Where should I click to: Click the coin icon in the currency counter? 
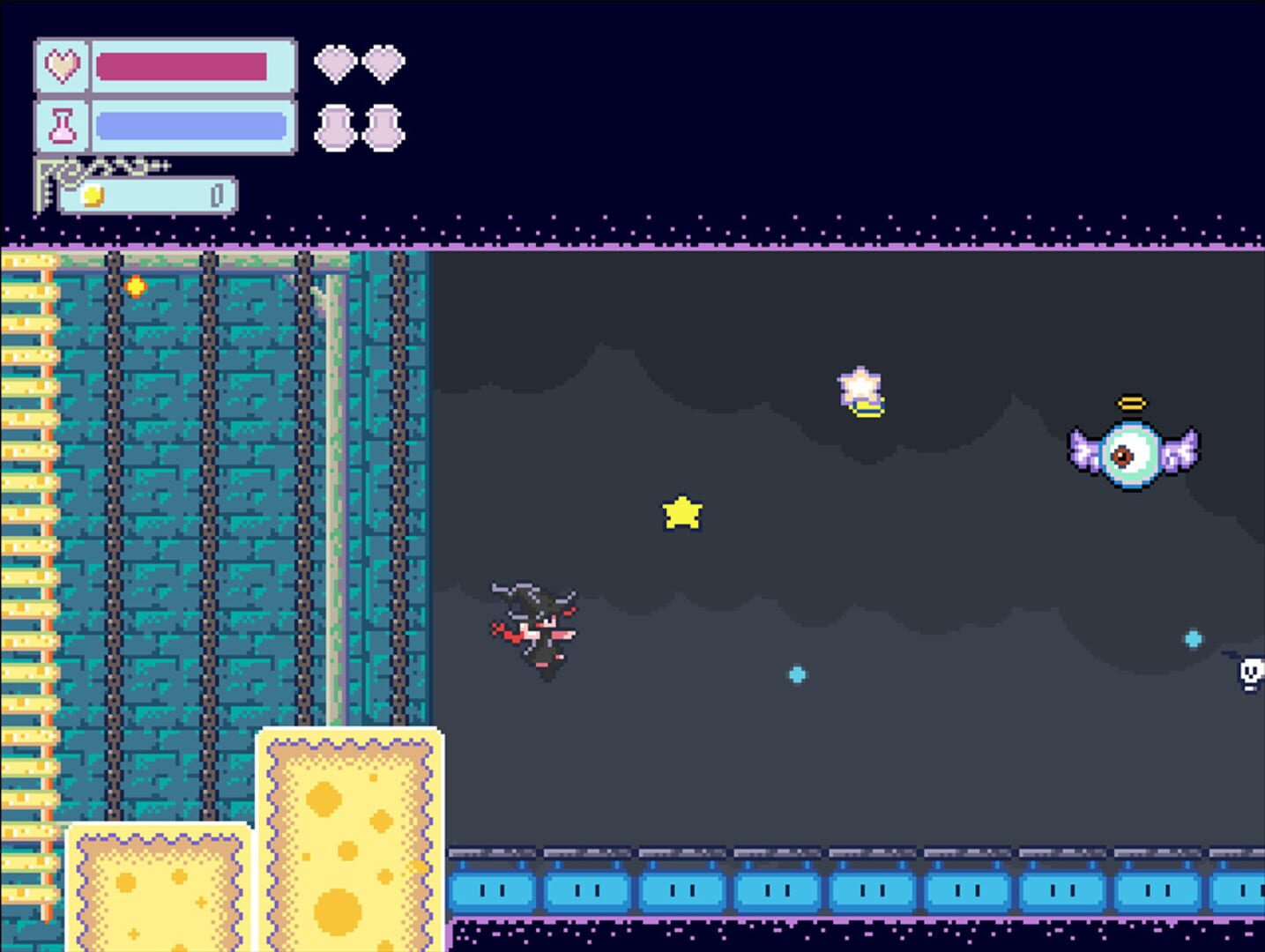(x=92, y=196)
